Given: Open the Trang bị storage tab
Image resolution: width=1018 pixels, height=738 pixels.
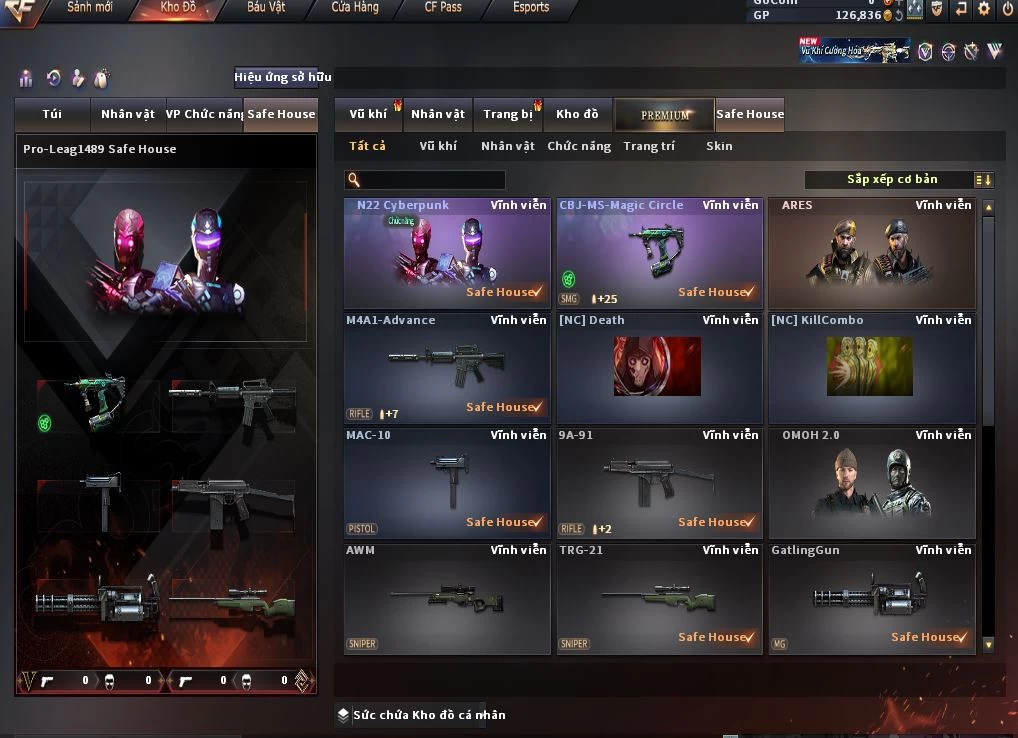Looking at the screenshot, I should [x=508, y=115].
